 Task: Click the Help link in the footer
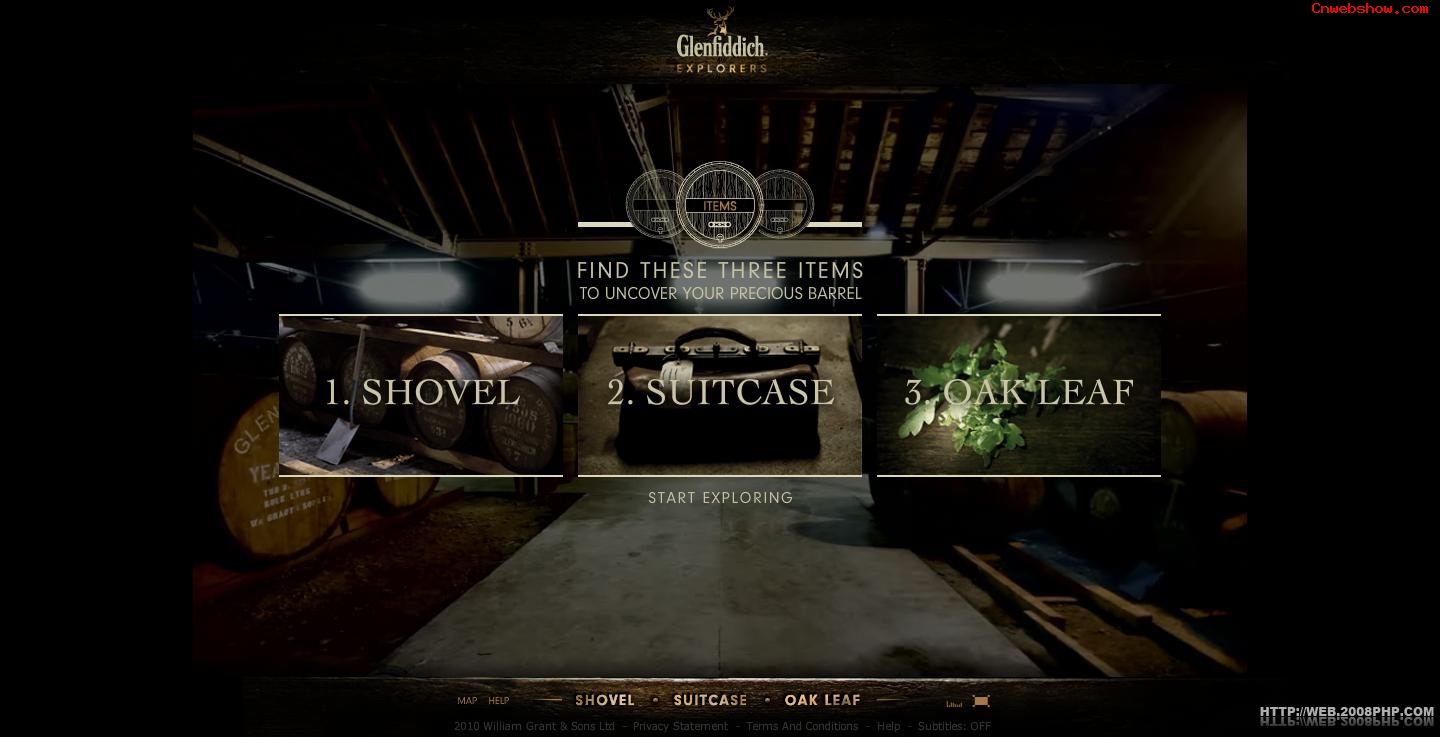coord(887,726)
